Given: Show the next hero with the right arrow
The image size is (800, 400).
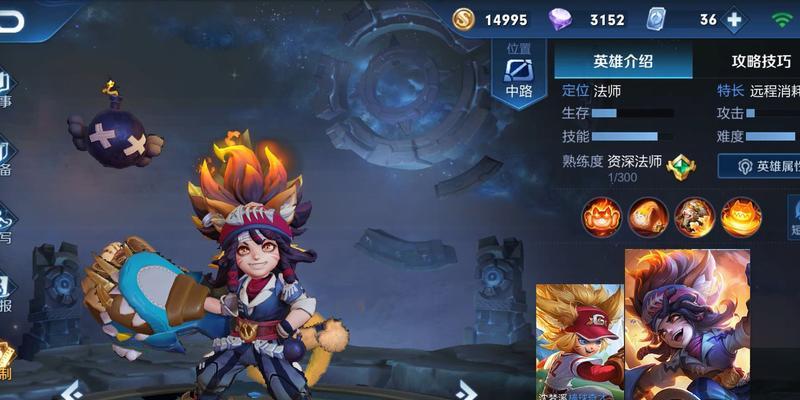Looking at the screenshot, I should pyautogui.click(x=465, y=390).
